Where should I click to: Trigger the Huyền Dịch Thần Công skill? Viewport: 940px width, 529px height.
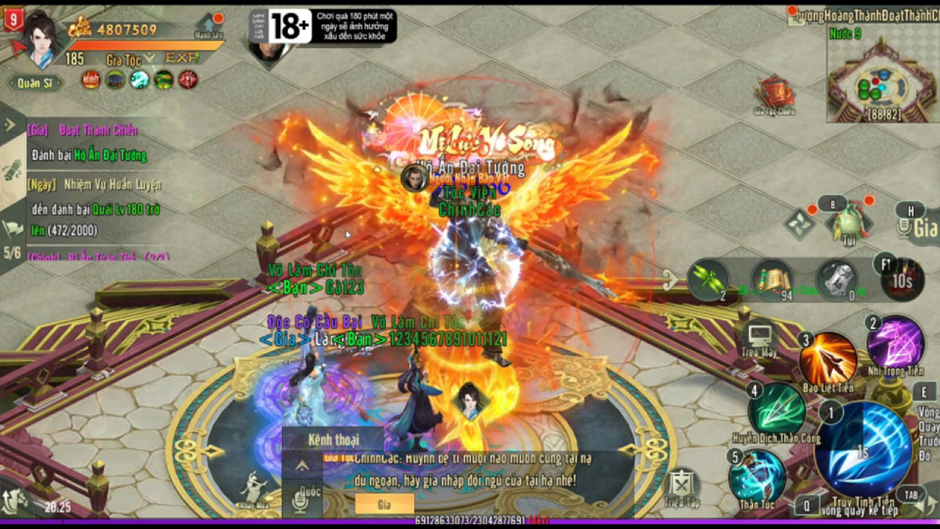pos(777,407)
